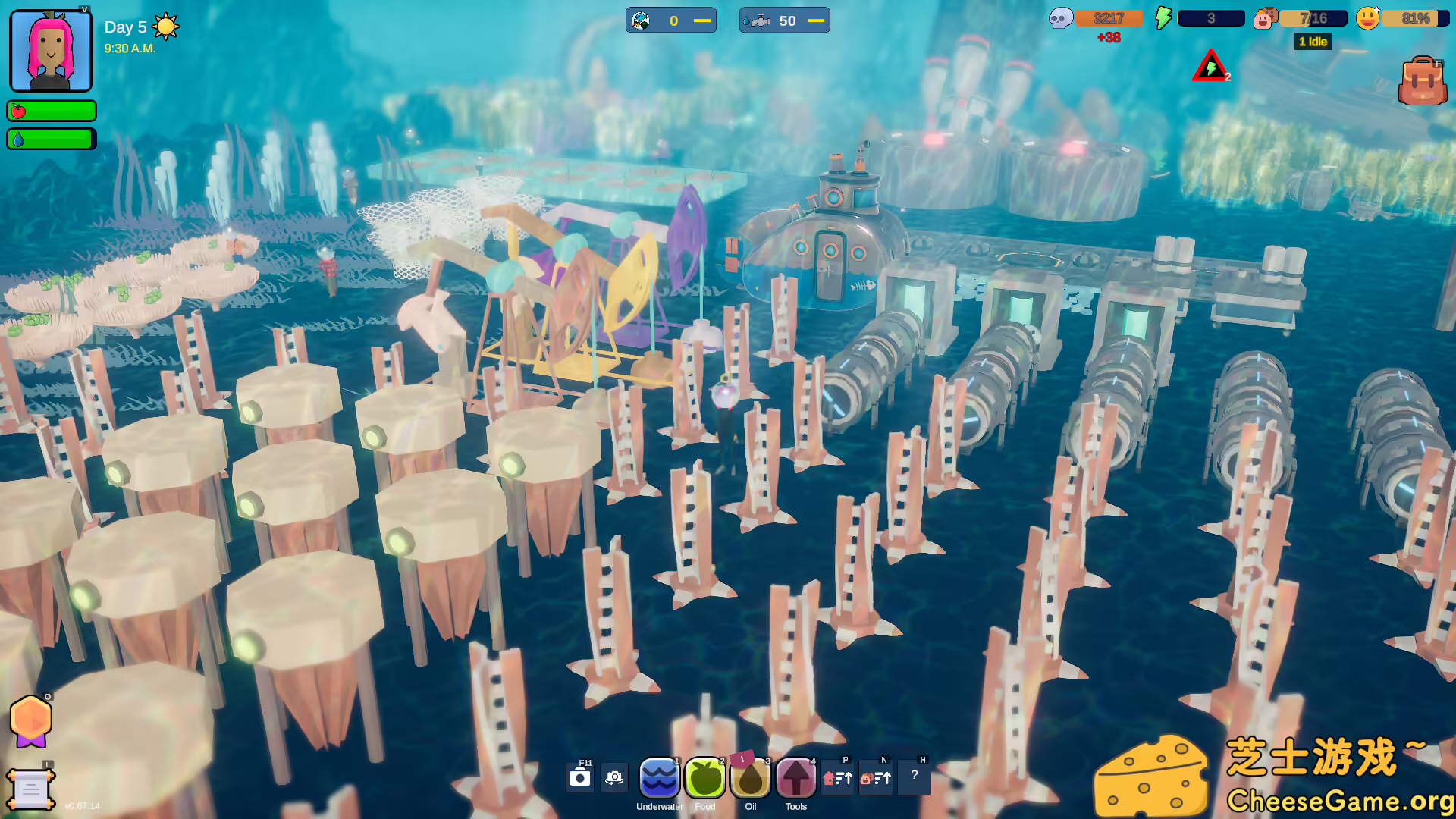Open the achievement badge medal
The width and height of the screenshot is (1456, 819).
point(30,720)
